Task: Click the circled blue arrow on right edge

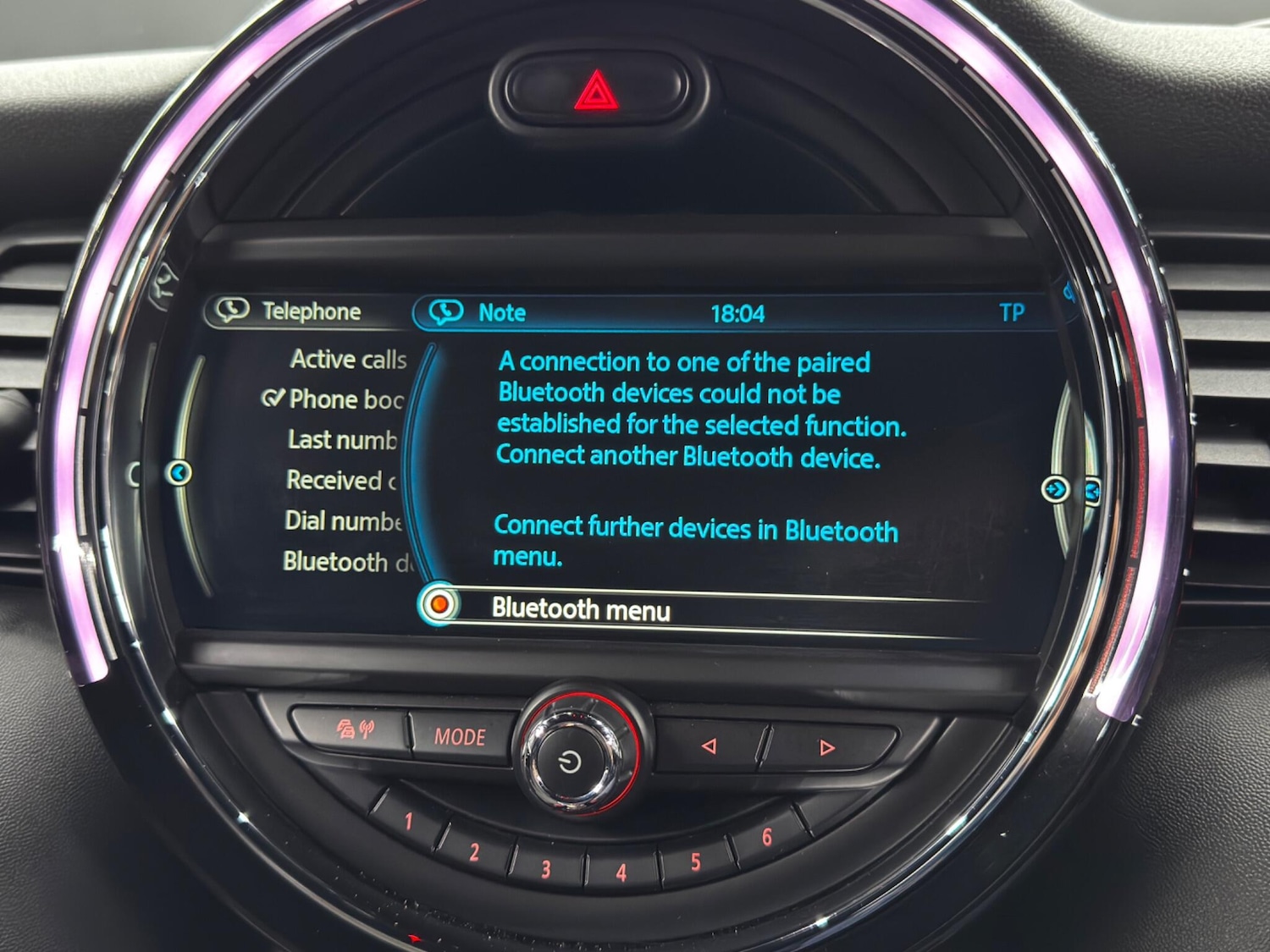Action: 1056,489
